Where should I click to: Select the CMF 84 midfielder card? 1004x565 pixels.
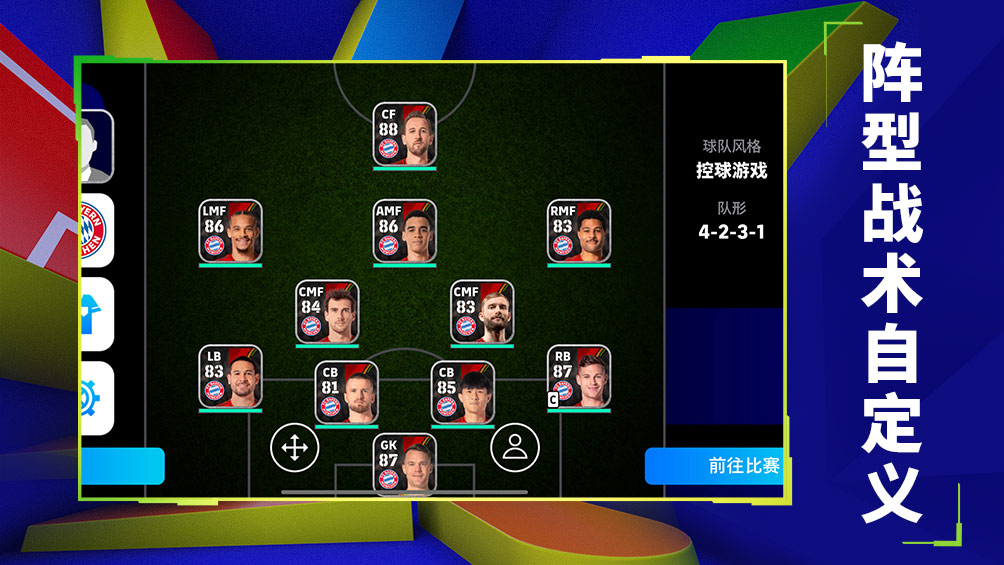[x=327, y=311]
